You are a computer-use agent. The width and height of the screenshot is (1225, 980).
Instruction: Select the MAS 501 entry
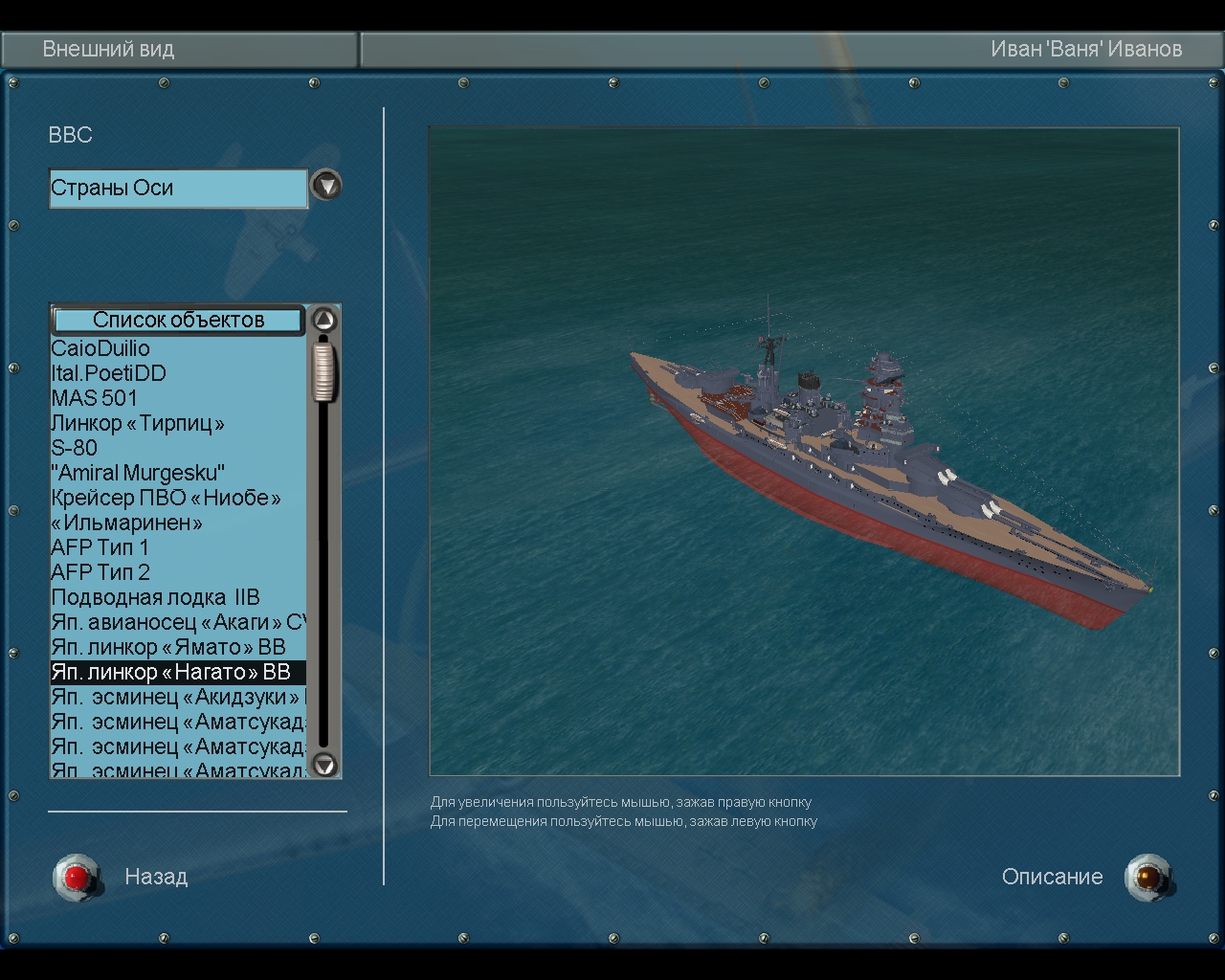94,398
